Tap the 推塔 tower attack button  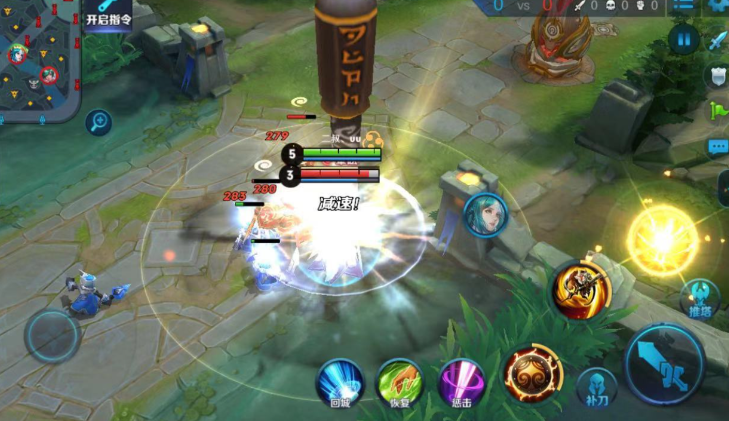click(x=700, y=299)
